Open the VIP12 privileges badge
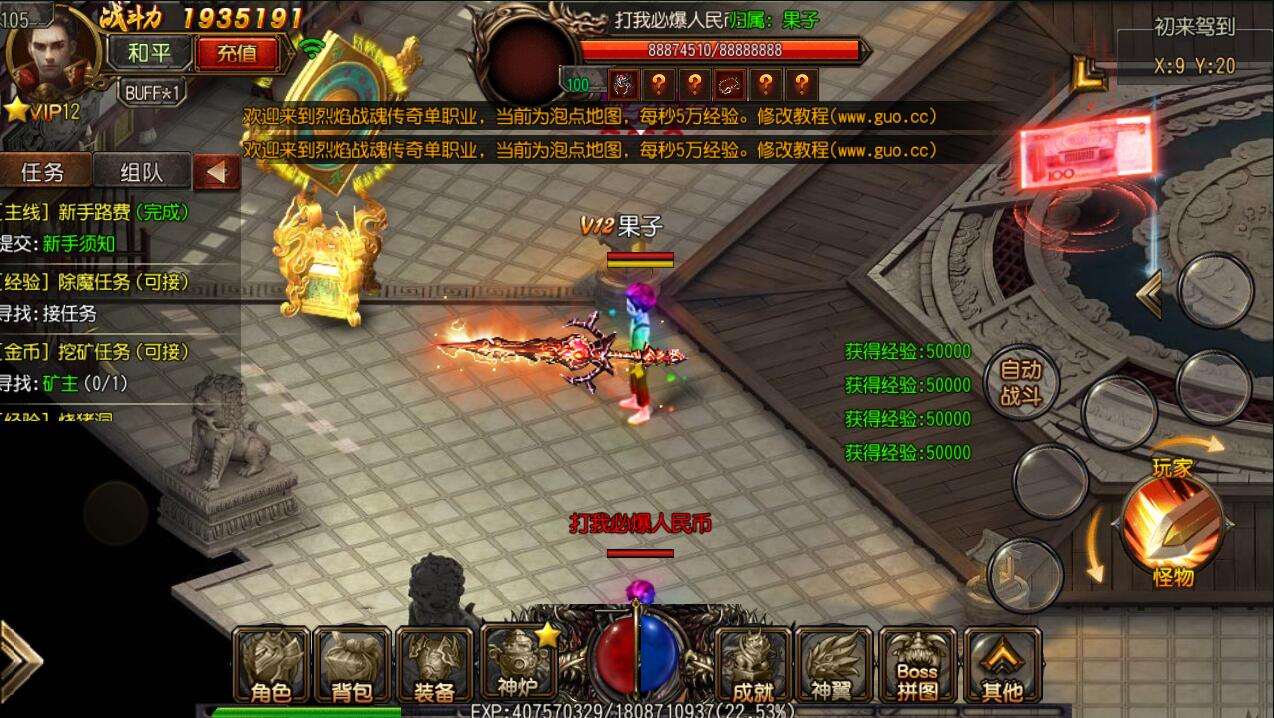Image resolution: width=1274 pixels, height=718 pixels. pos(44,112)
